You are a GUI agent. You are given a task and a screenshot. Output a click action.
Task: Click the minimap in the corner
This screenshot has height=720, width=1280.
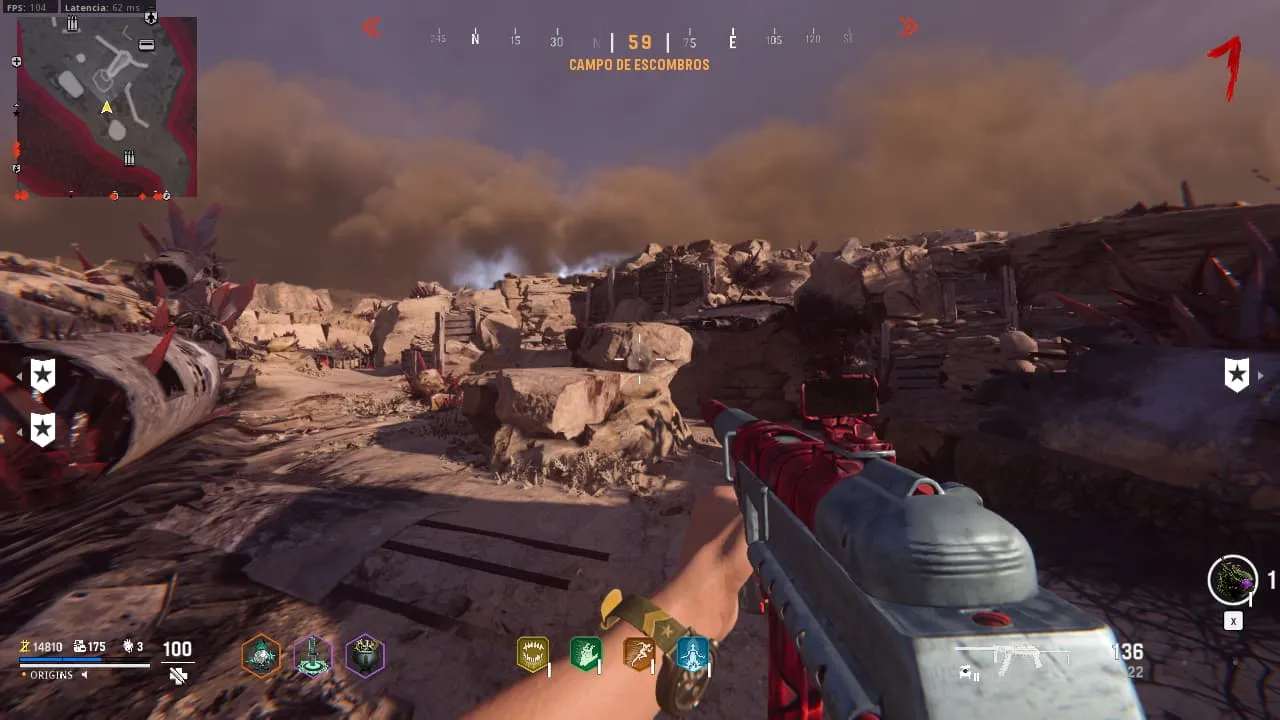pos(107,106)
